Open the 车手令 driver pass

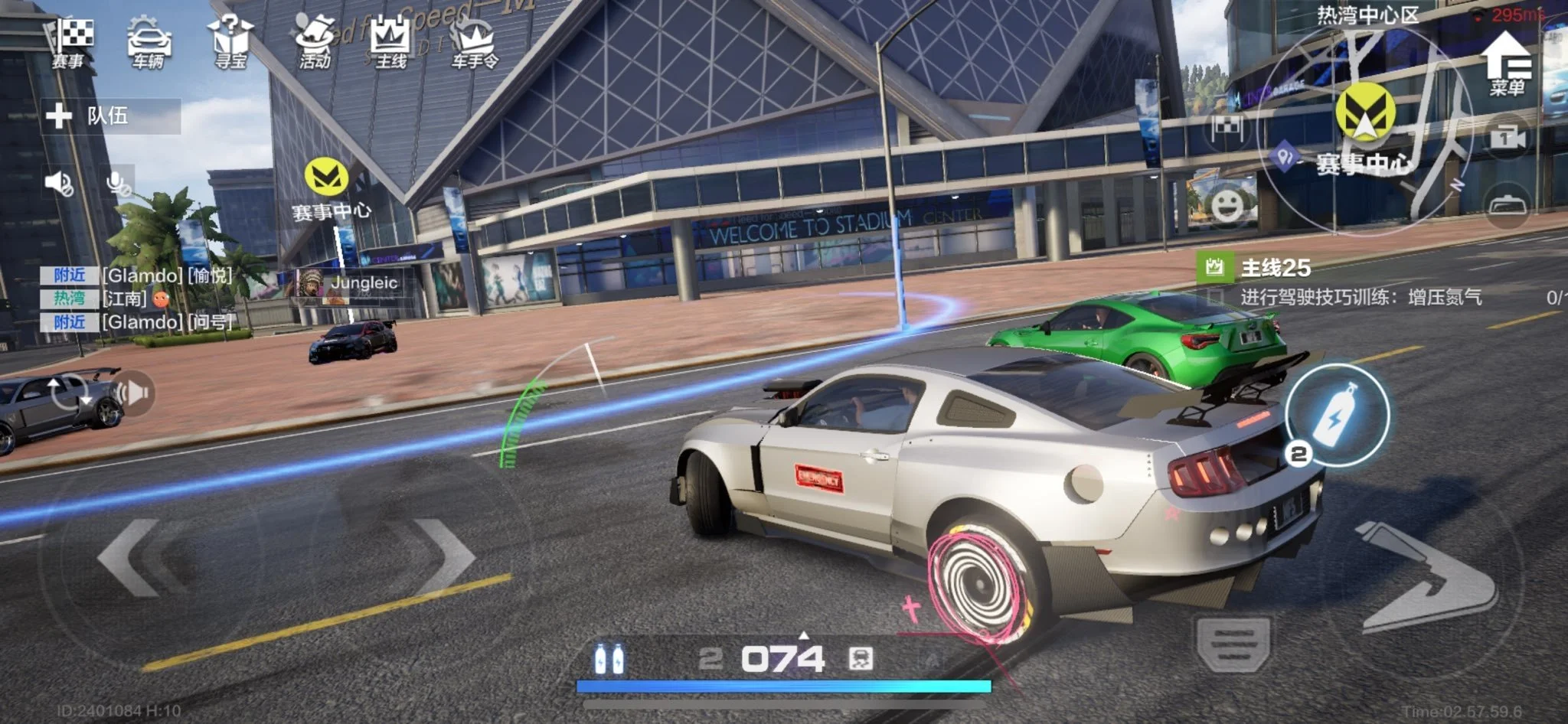coord(474,44)
